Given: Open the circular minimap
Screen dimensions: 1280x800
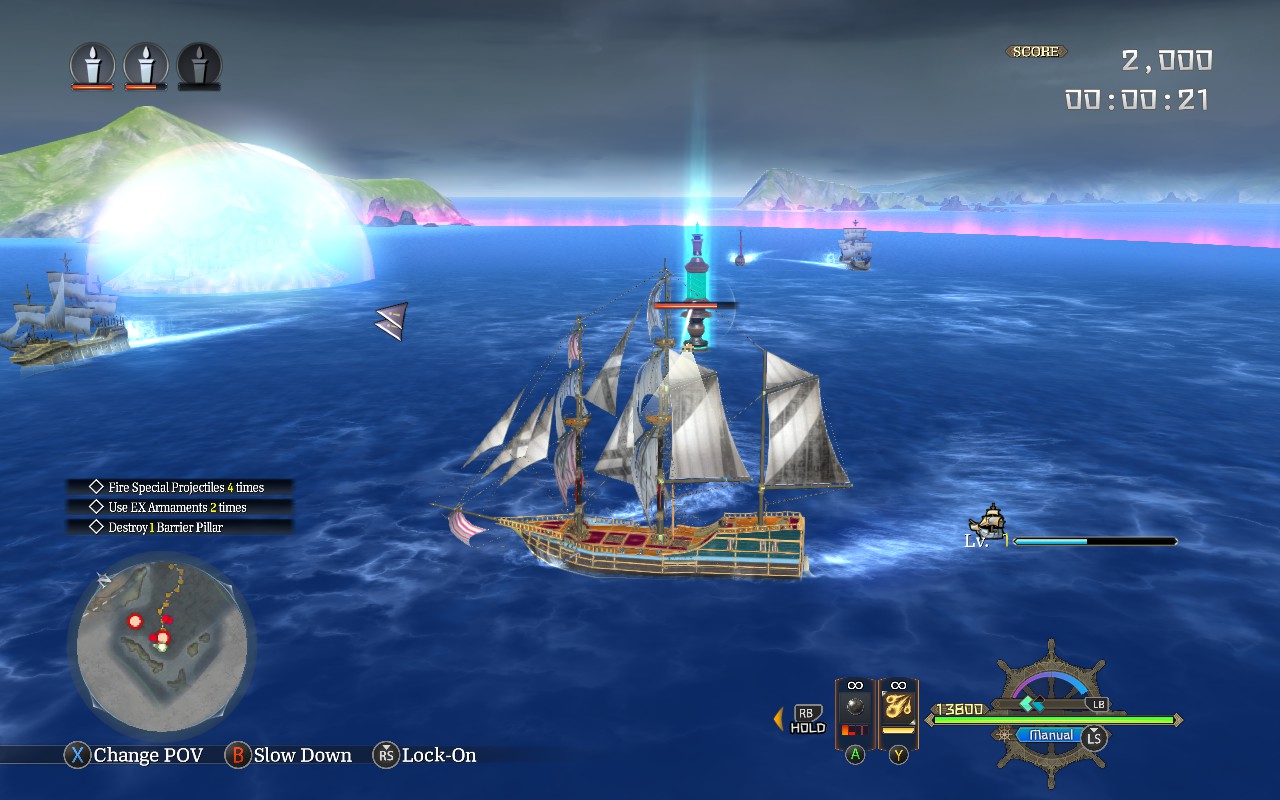Looking at the screenshot, I should tap(162, 645).
